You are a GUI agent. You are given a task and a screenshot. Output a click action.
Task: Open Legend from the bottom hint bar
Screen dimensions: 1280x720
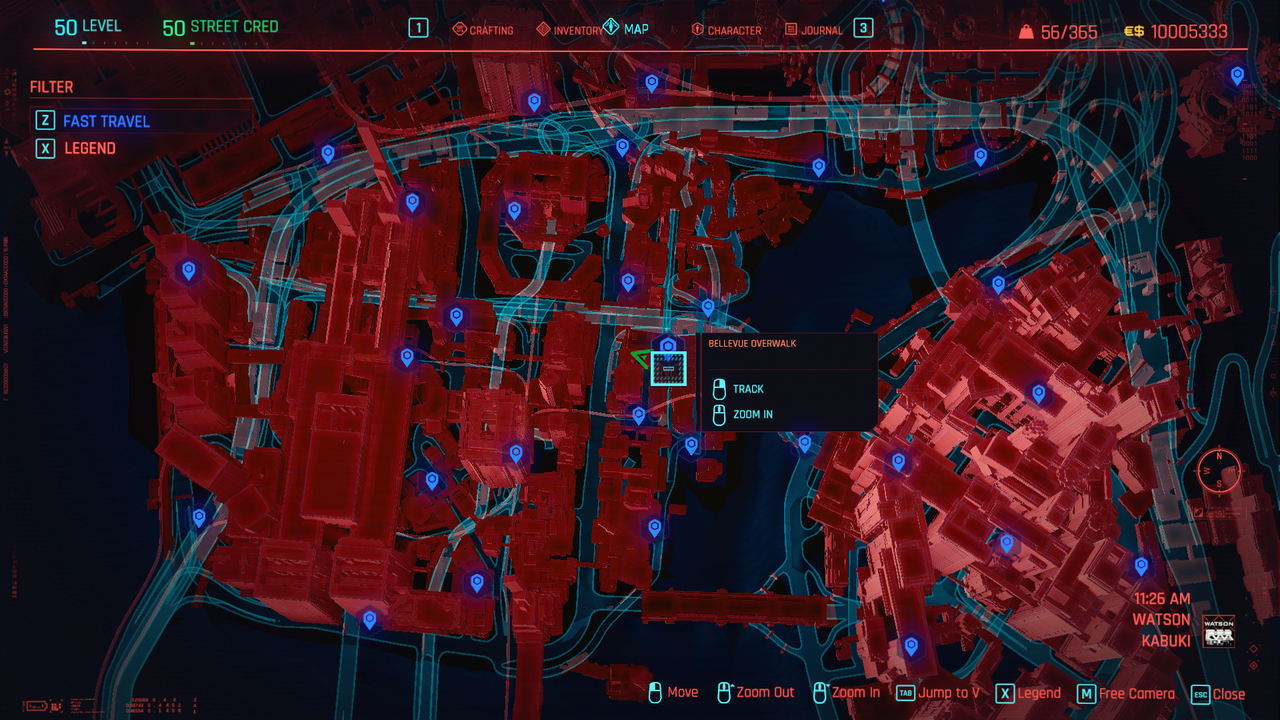(x=1038, y=693)
